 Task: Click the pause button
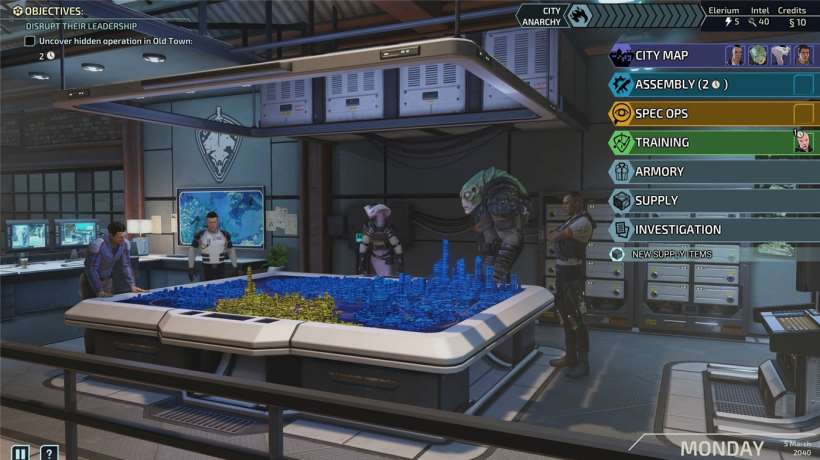click(20, 452)
